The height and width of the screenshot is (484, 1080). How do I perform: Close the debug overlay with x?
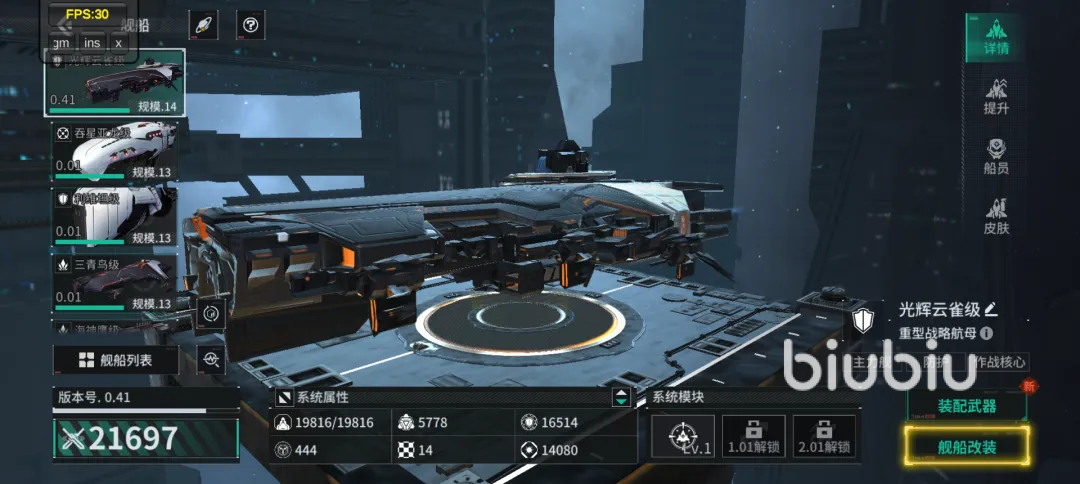(119, 42)
